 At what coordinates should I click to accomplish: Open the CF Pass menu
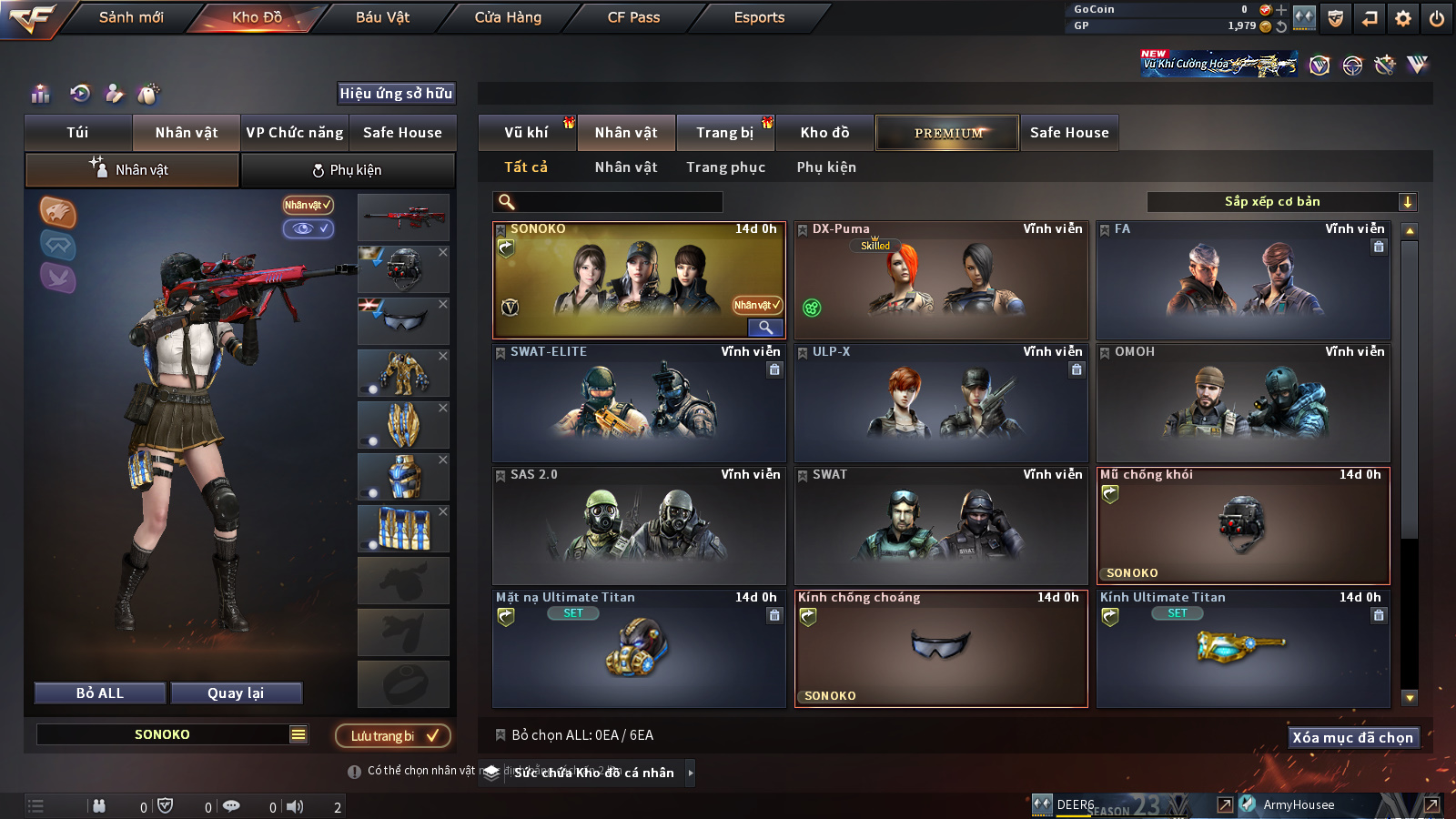633,17
